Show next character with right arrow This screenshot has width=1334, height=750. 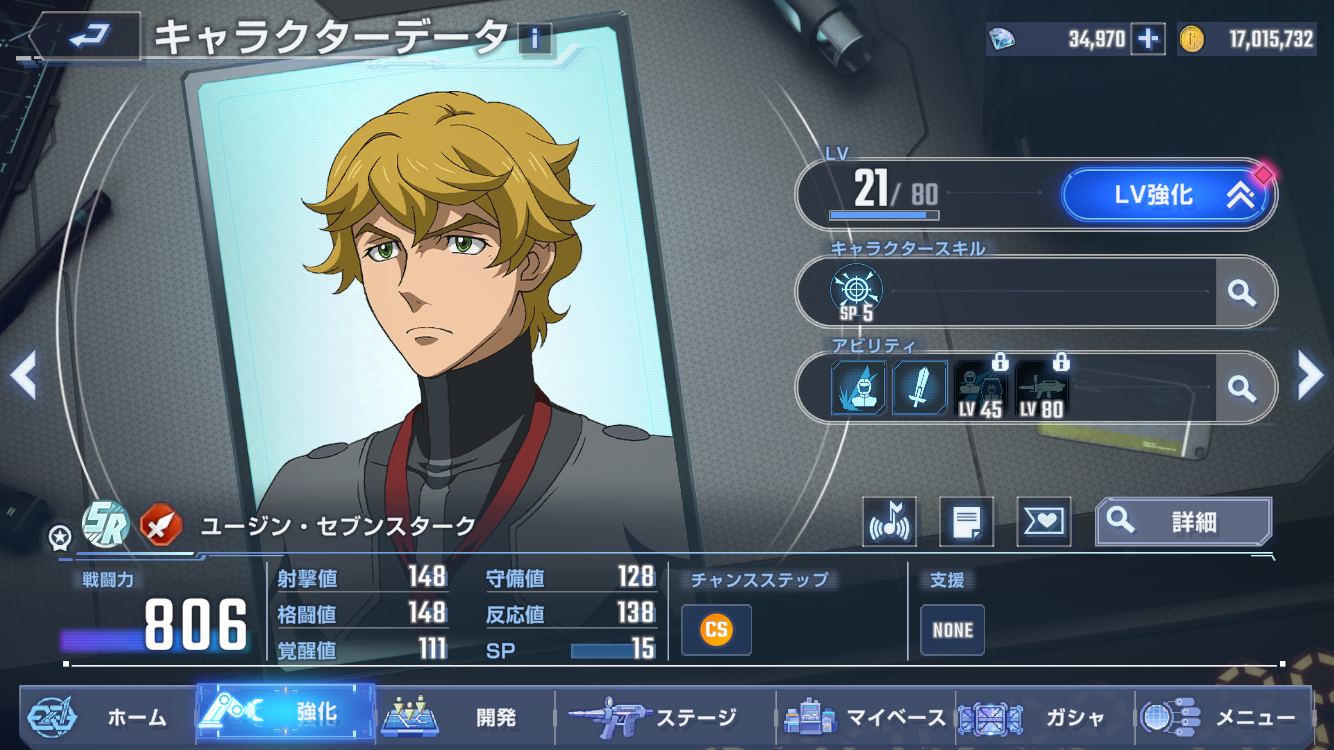(x=1310, y=376)
